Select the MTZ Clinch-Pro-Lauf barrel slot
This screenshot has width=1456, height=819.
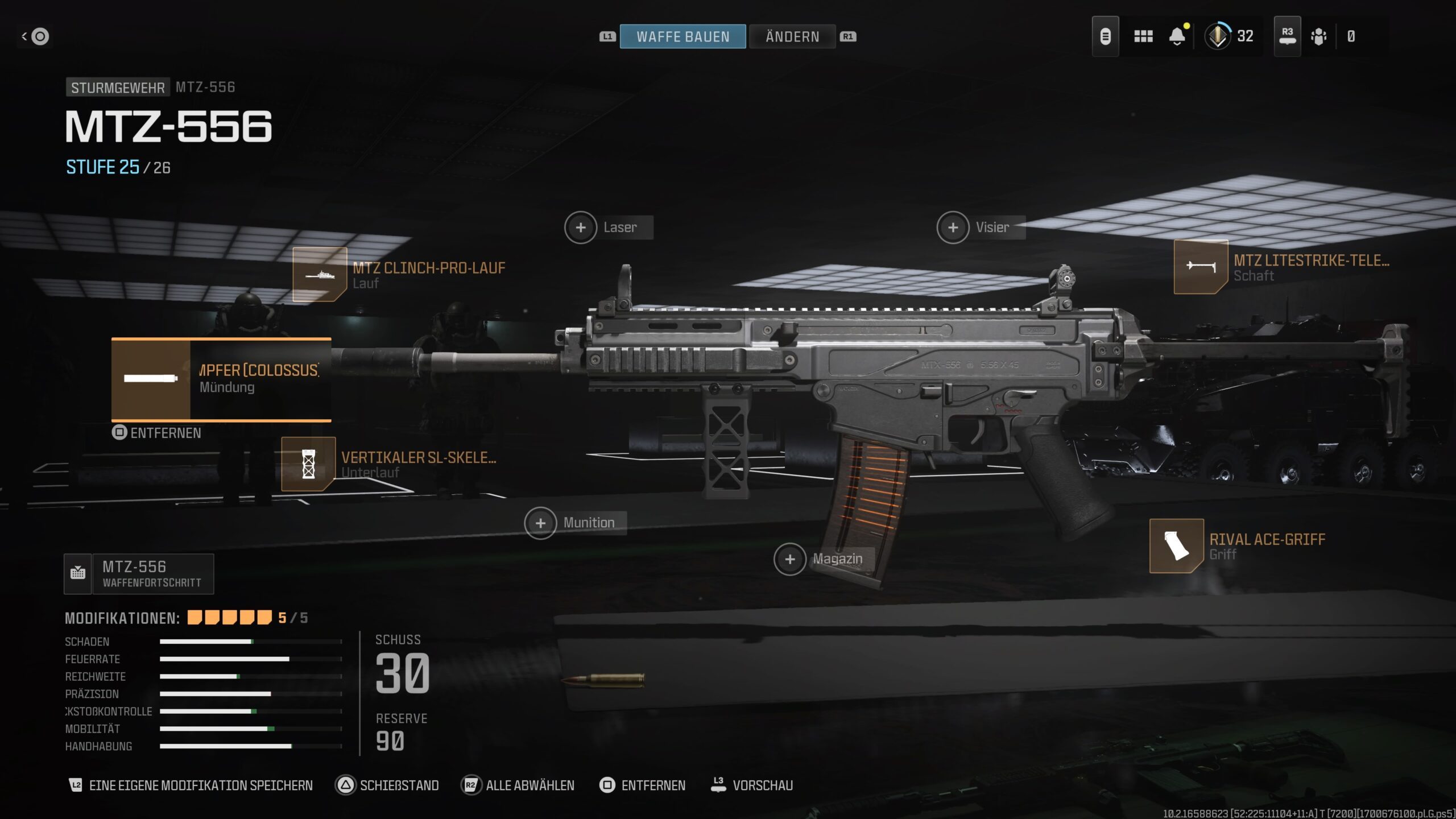320,275
